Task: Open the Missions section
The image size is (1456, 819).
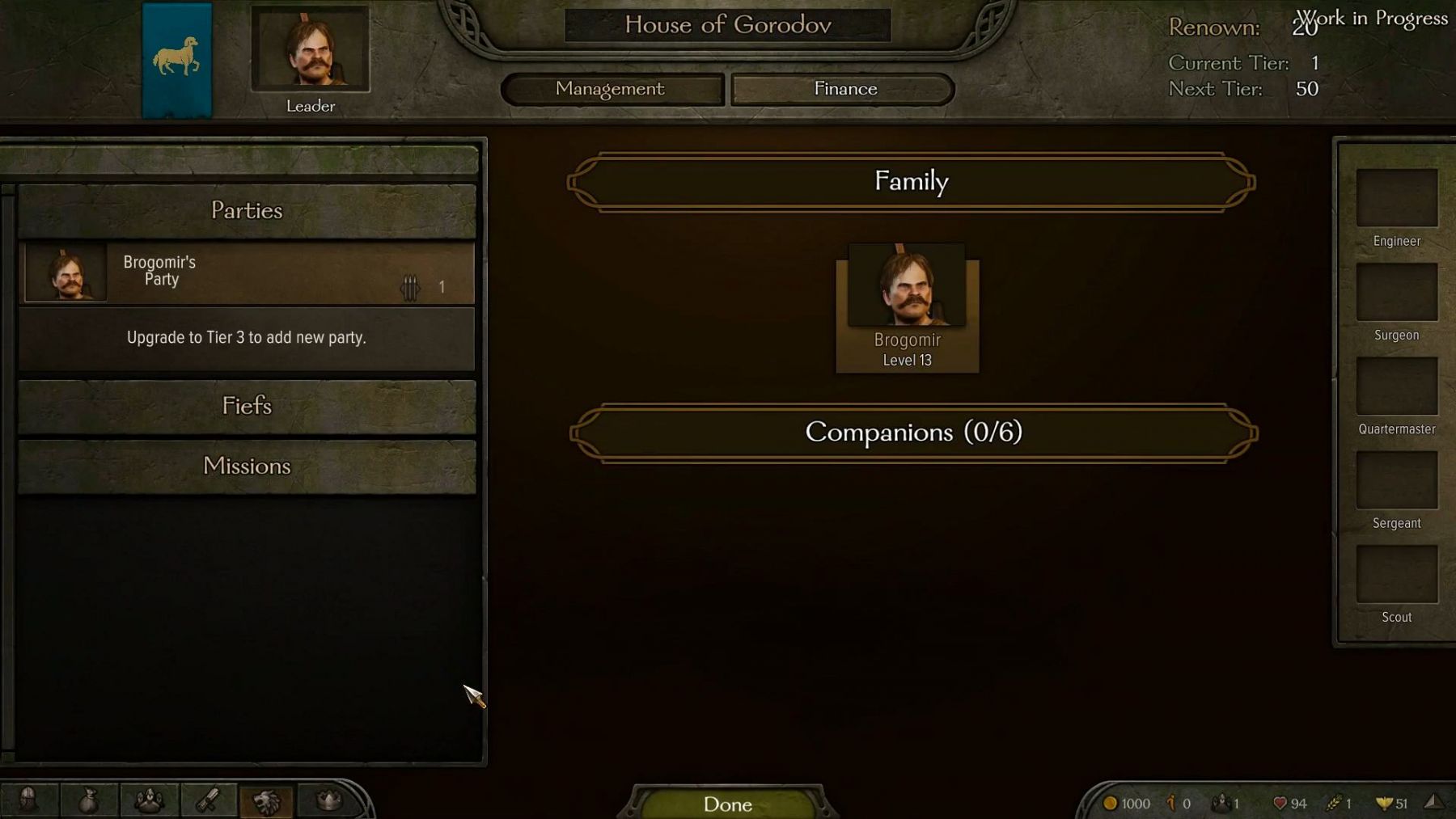Action: pos(247,466)
